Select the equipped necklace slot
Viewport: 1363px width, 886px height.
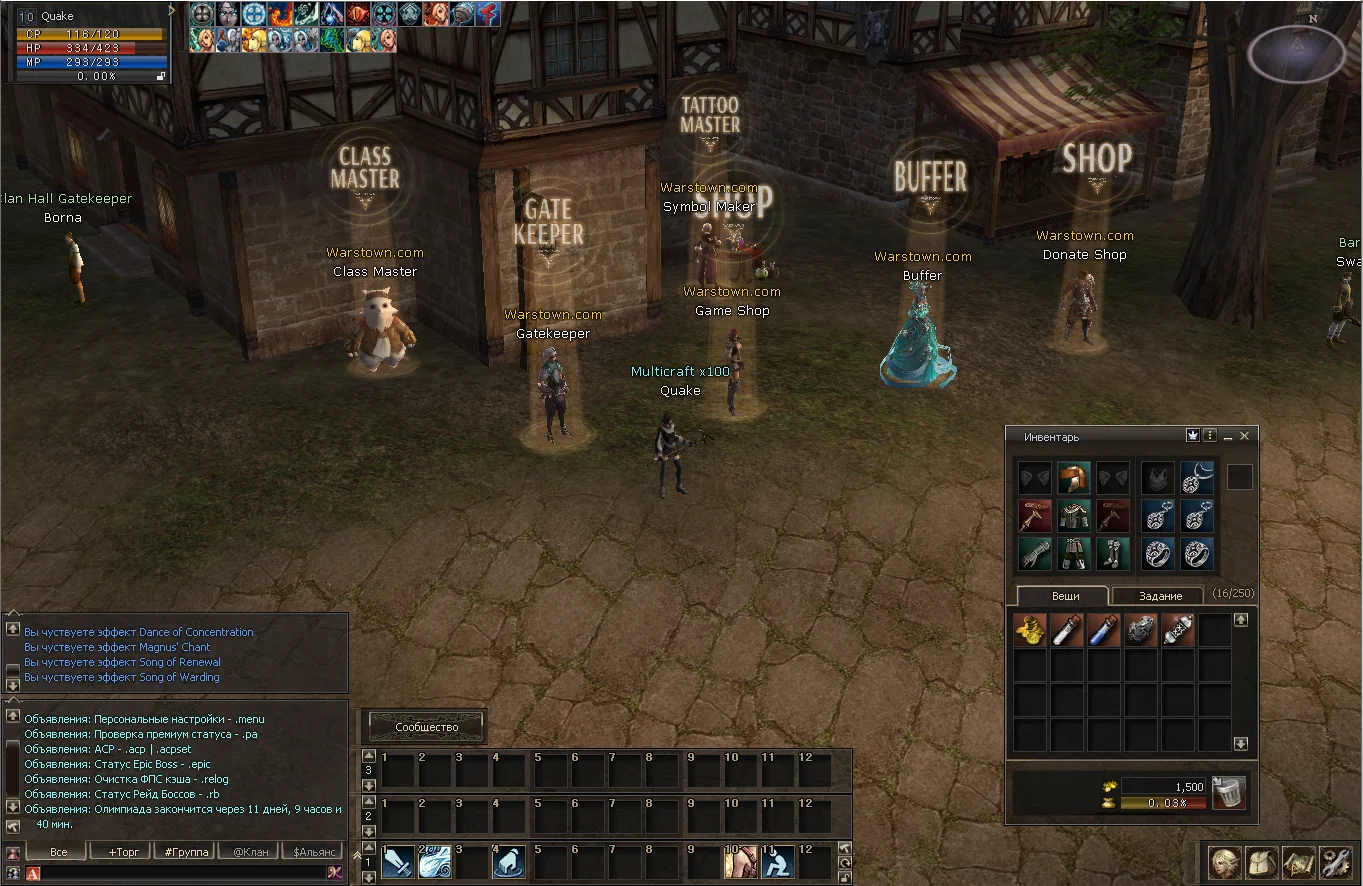(x=1197, y=477)
